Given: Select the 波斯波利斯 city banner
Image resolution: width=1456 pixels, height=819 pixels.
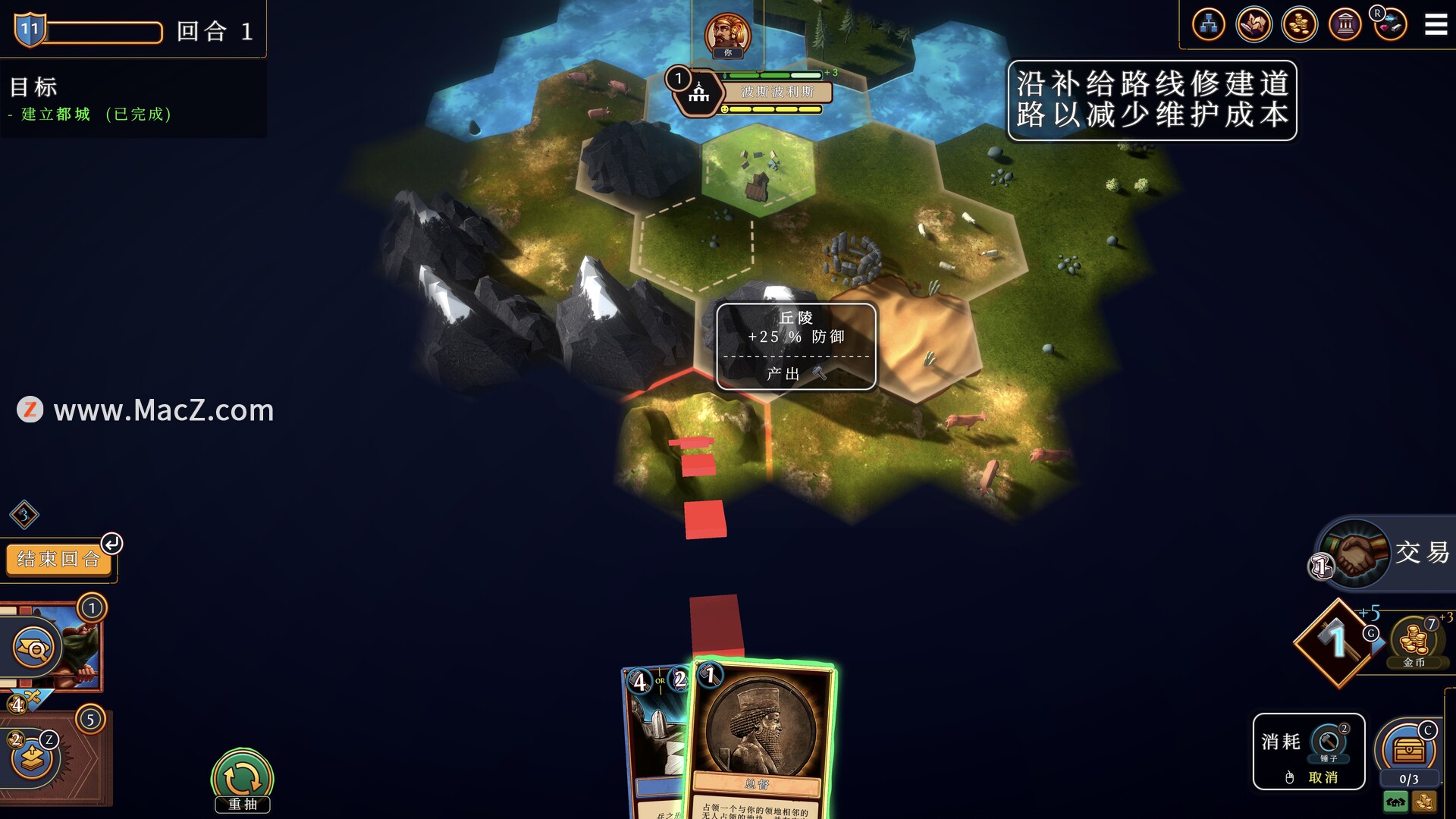Looking at the screenshot, I should [777, 92].
